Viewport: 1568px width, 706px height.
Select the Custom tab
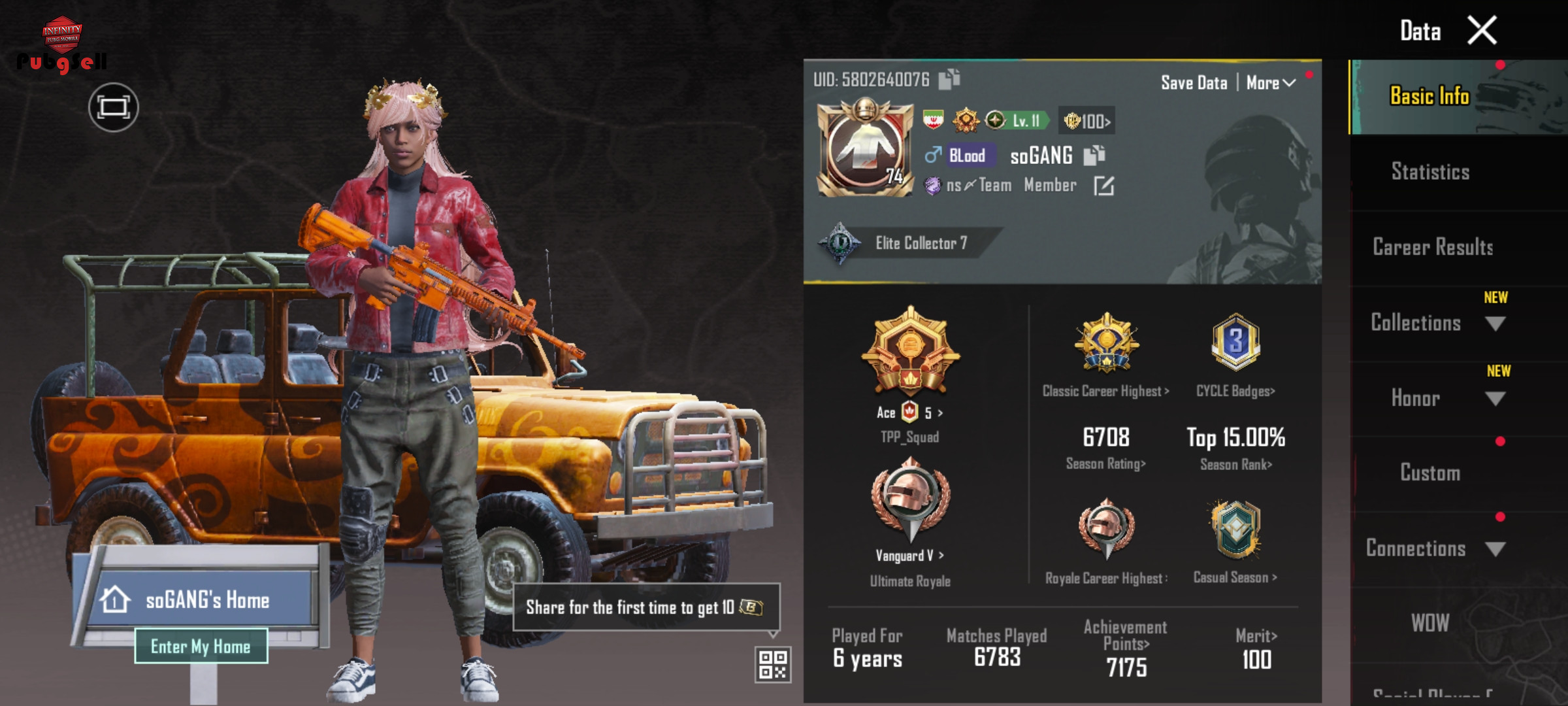coord(1429,473)
